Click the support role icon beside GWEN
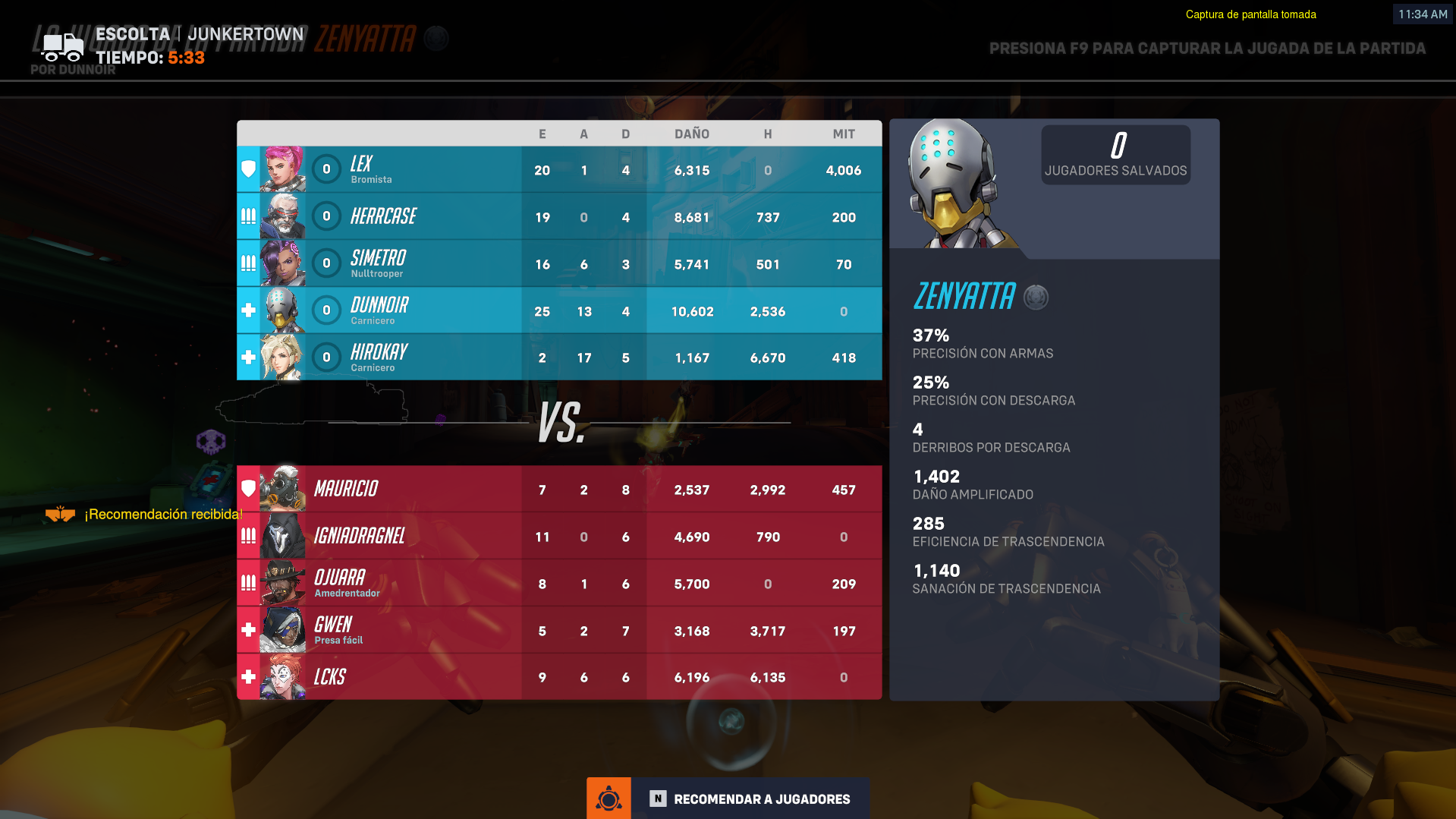Screen dimensions: 1456x819 [247, 629]
